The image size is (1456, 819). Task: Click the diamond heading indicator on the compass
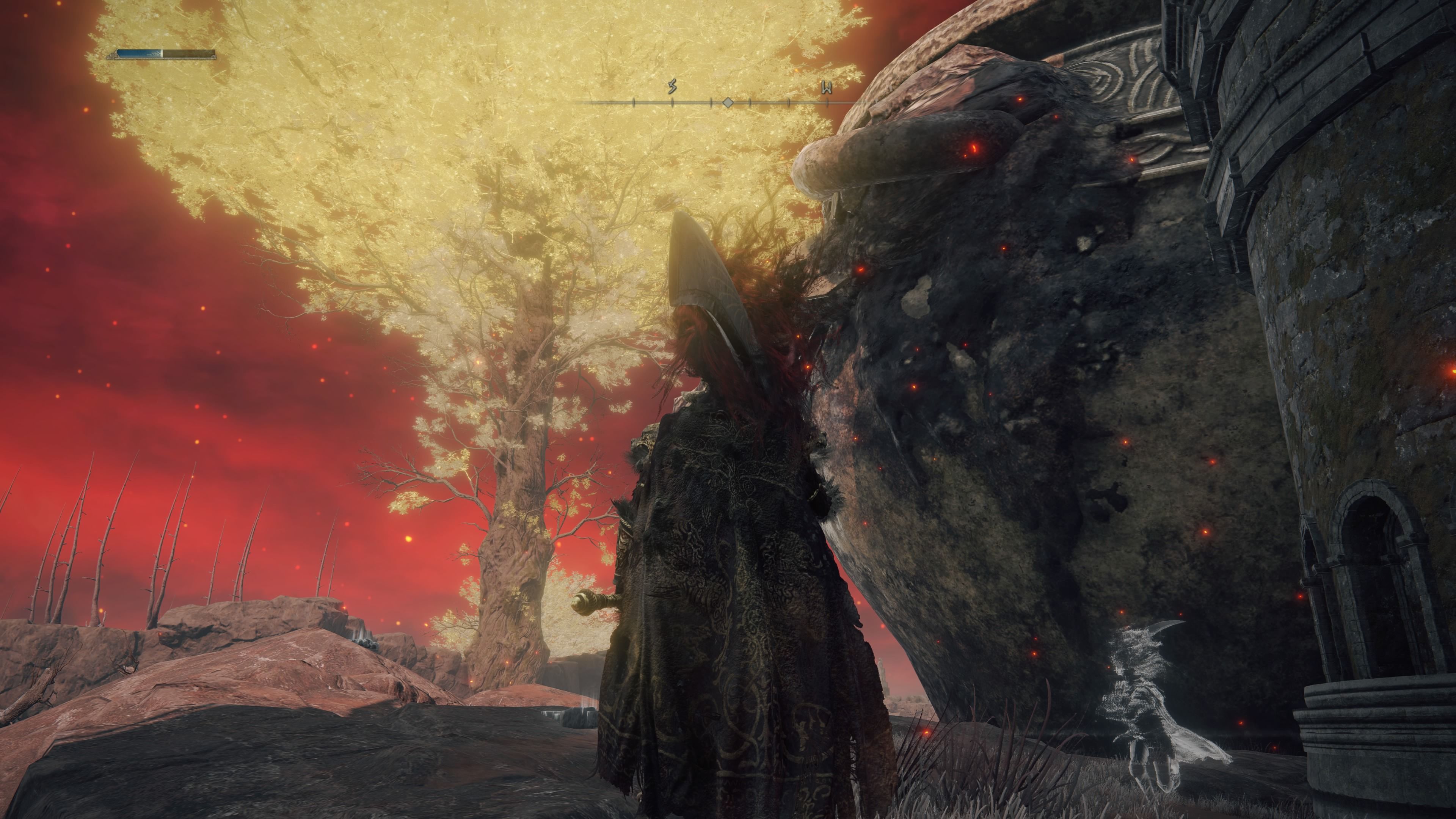pyautogui.click(x=728, y=102)
